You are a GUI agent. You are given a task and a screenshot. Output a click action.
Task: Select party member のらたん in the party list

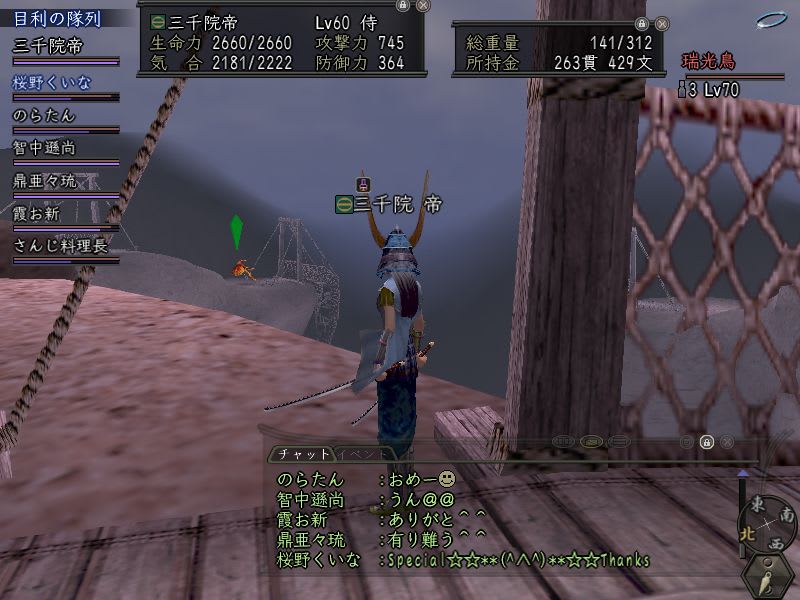[x=40, y=115]
